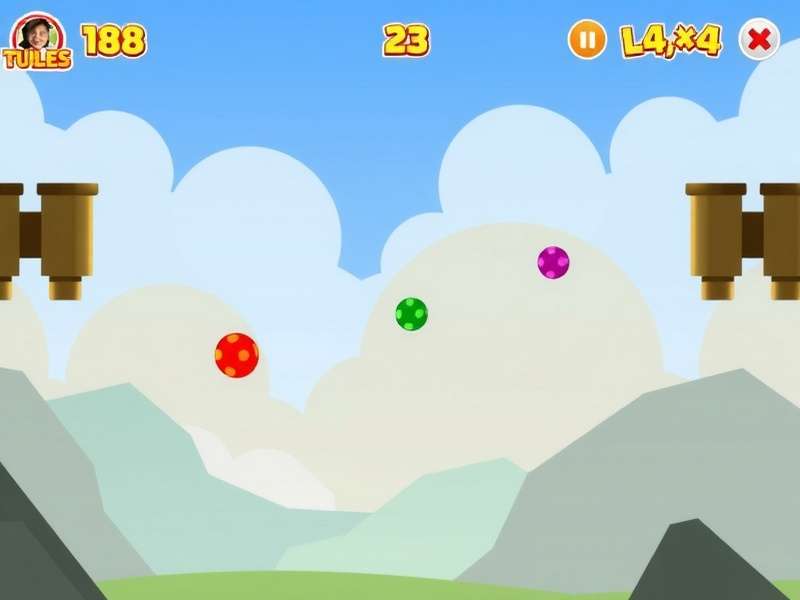Pause the game with the orange button

[587, 41]
